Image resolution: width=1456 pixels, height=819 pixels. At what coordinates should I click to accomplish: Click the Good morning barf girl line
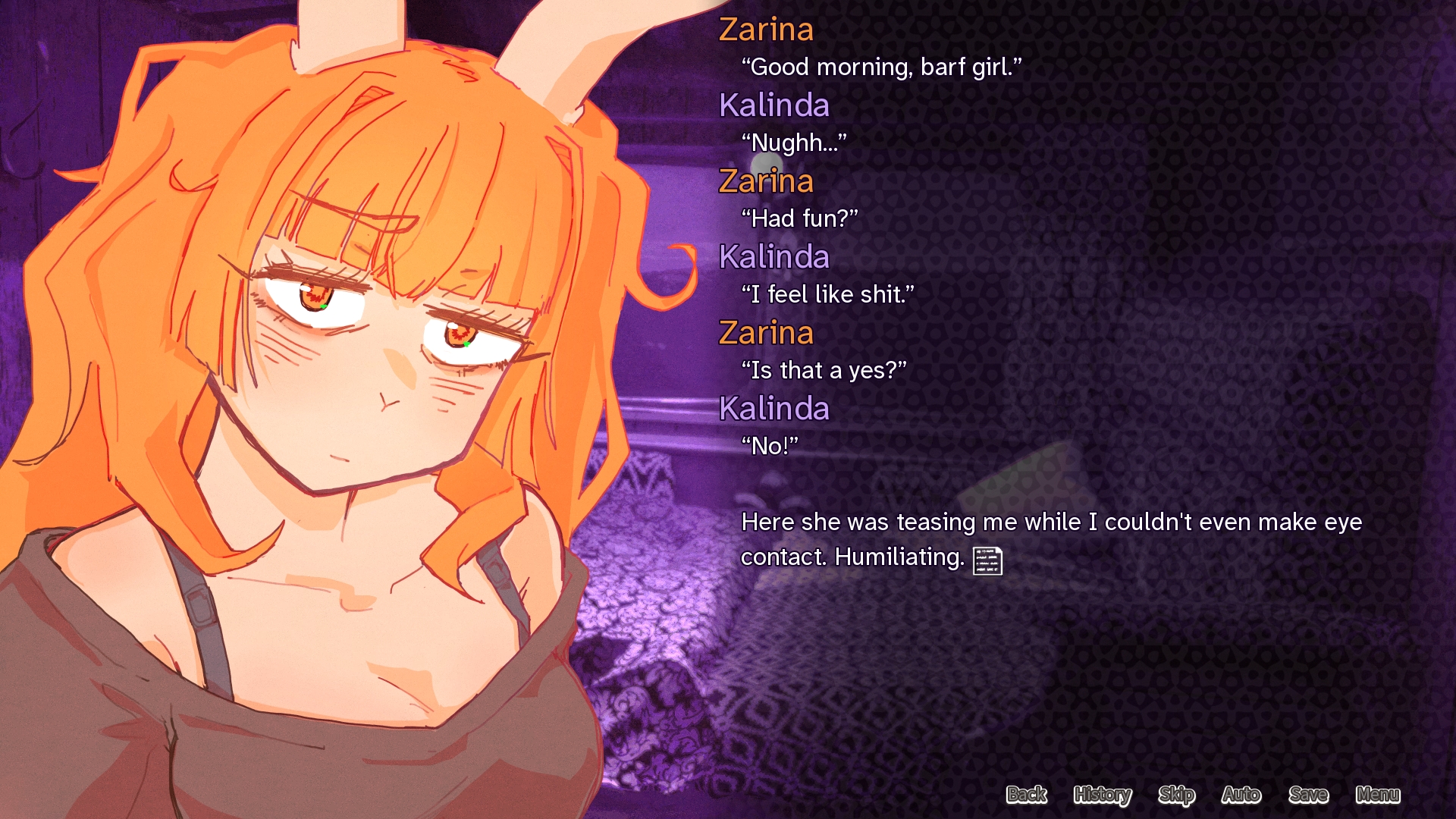880,67
